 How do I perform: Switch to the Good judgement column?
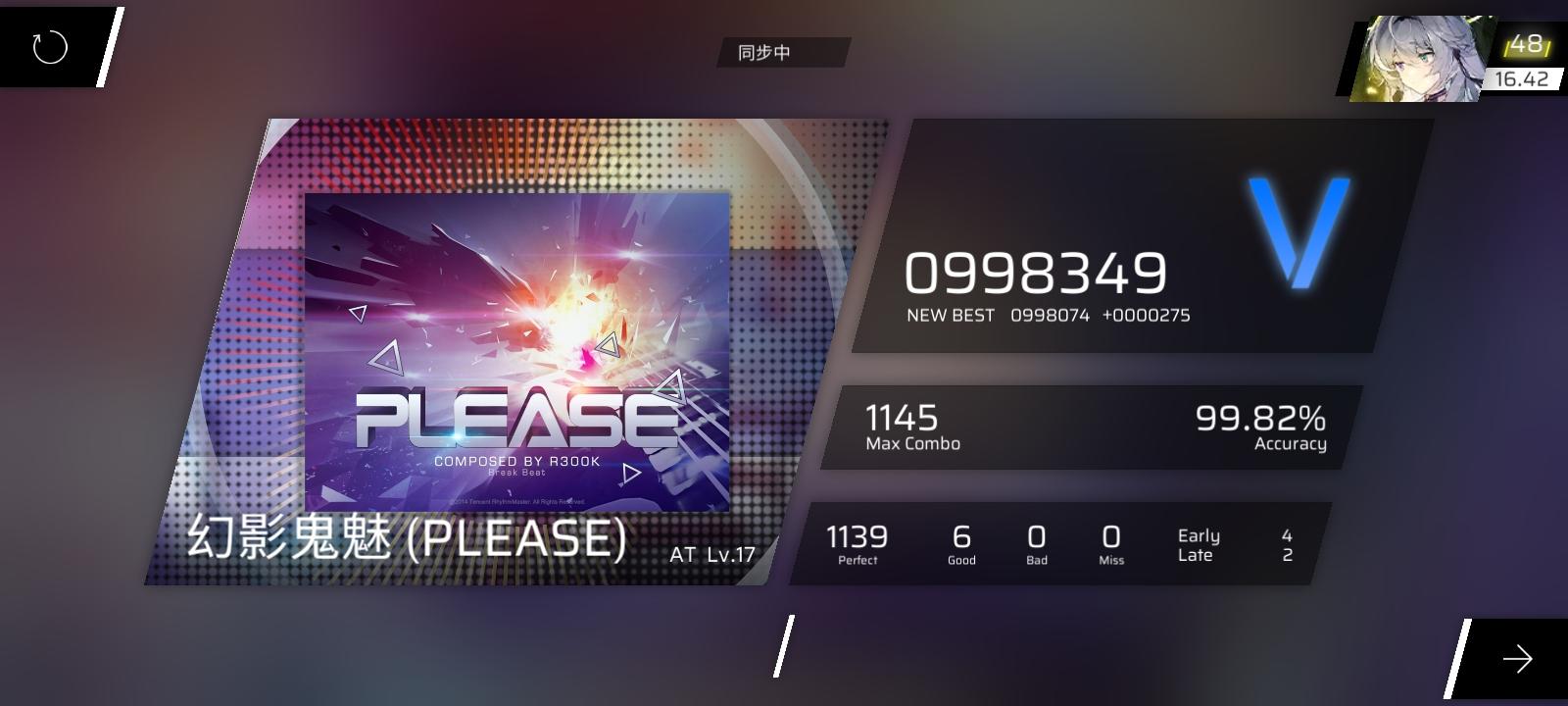[959, 537]
